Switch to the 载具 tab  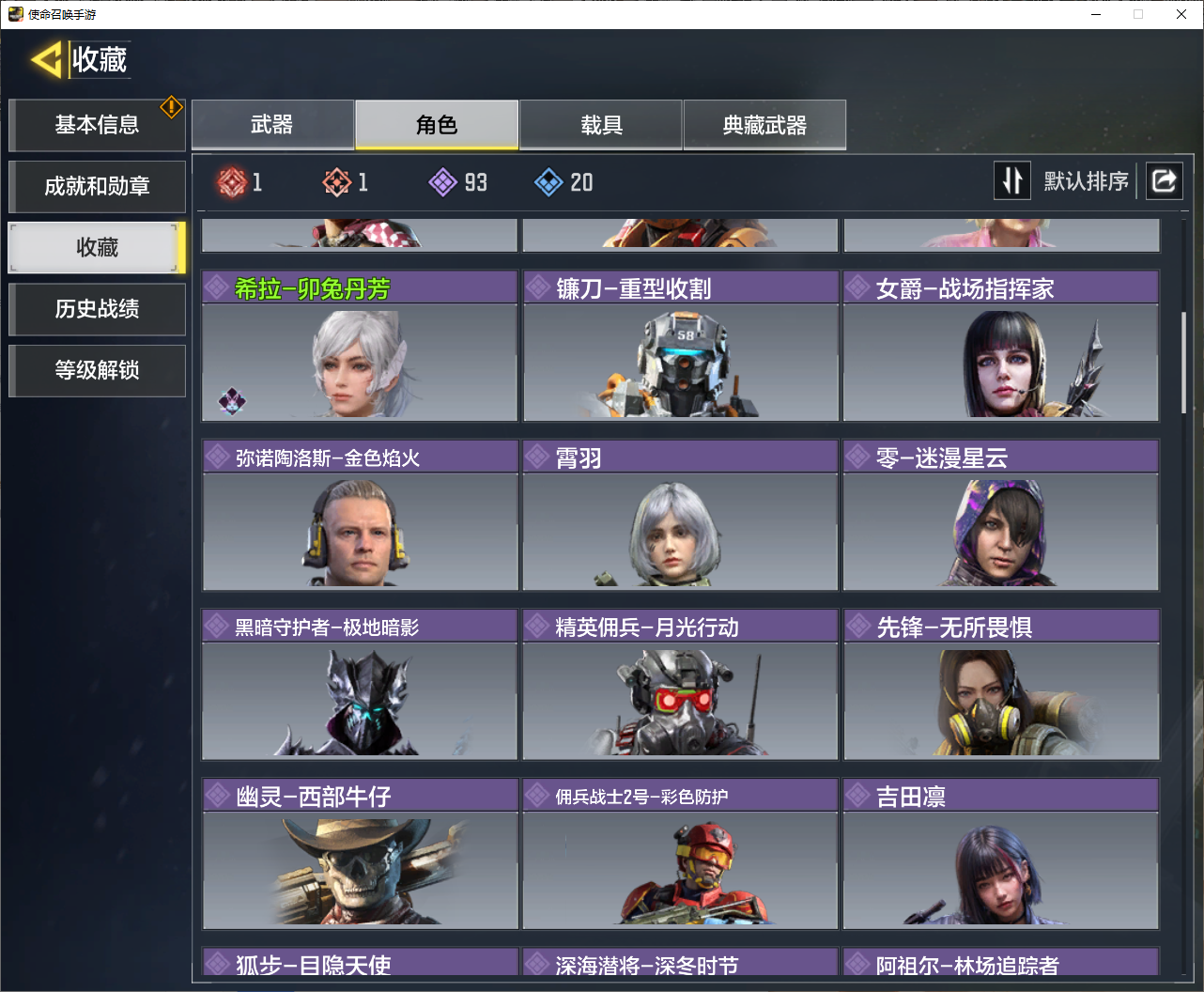tap(601, 125)
